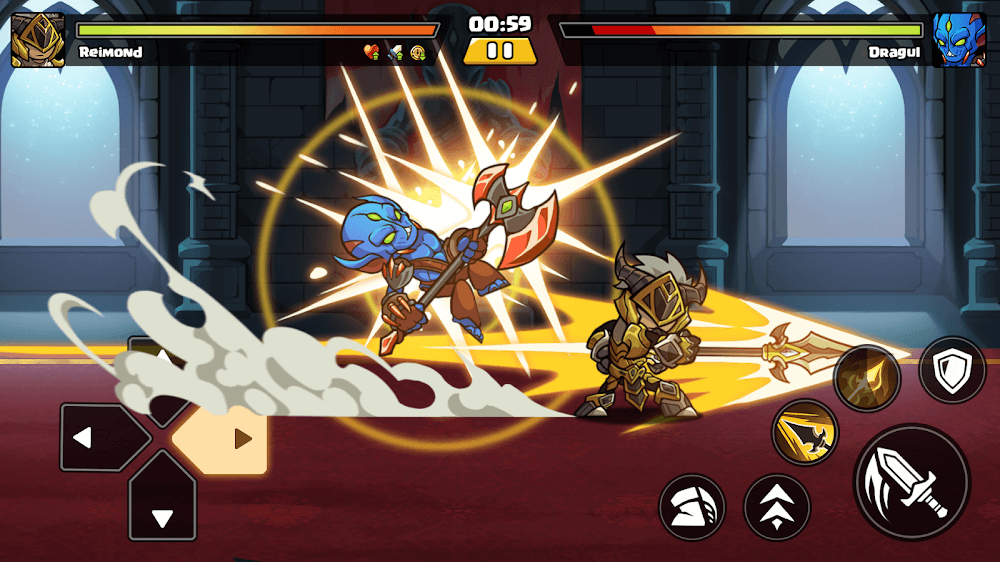The width and height of the screenshot is (1000, 562).
Task: Tap the D-pad down arrow
Action: (162, 510)
